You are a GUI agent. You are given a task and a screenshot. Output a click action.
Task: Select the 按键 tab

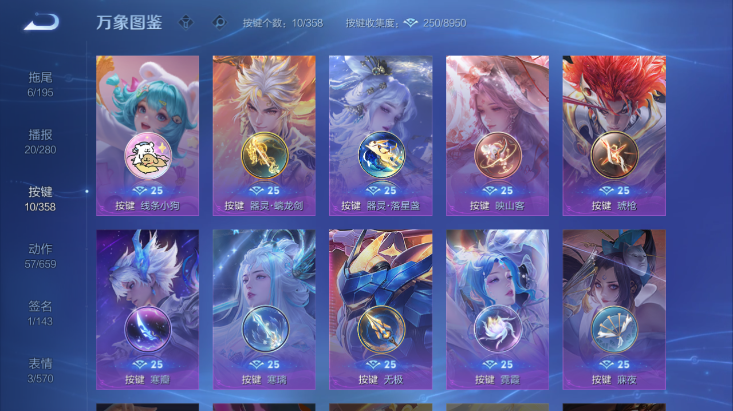[40, 199]
